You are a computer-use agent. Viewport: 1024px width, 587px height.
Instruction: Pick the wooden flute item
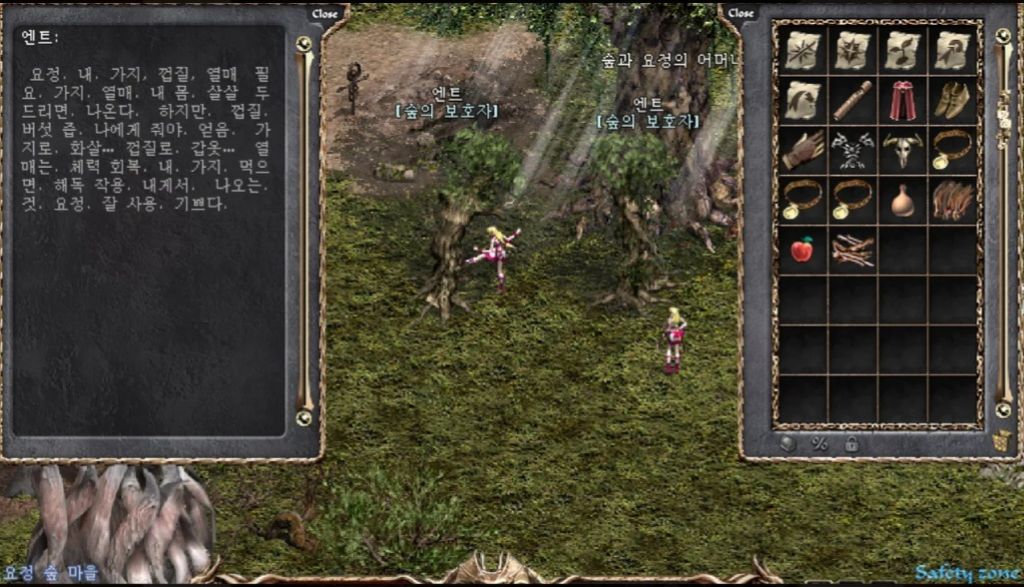tap(852, 100)
